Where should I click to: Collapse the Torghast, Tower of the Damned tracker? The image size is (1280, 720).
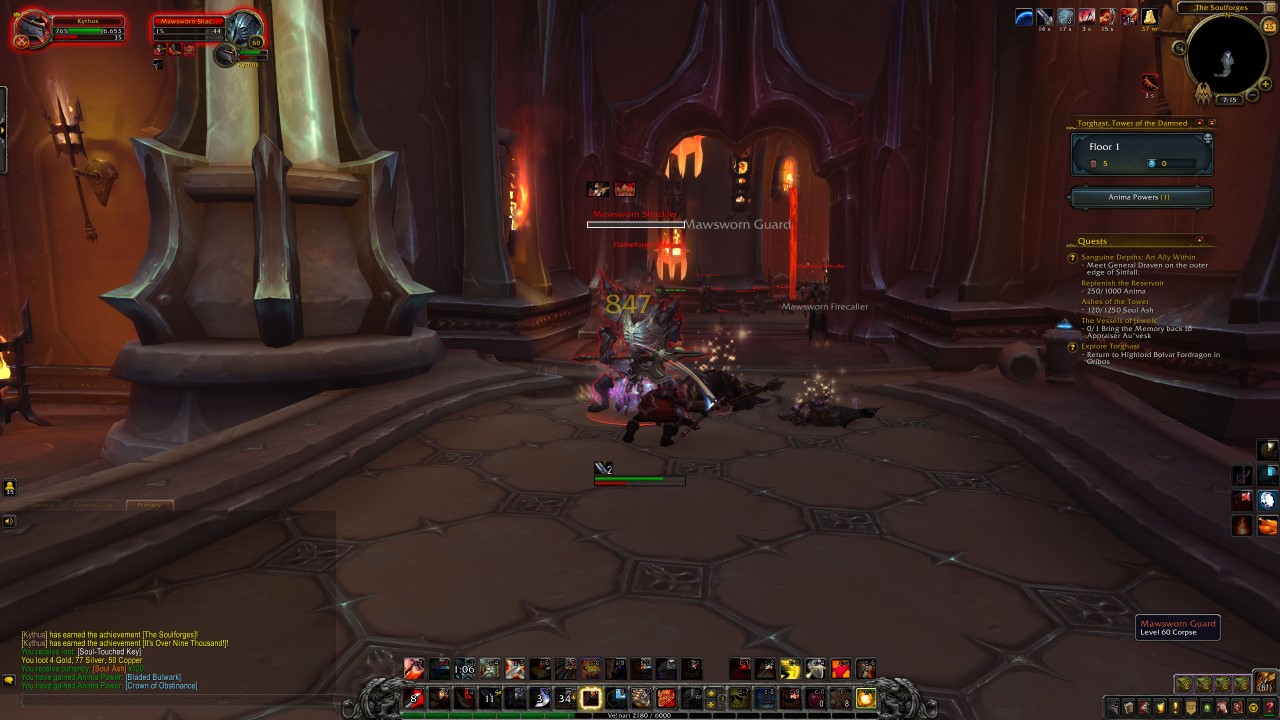[1199, 121]
